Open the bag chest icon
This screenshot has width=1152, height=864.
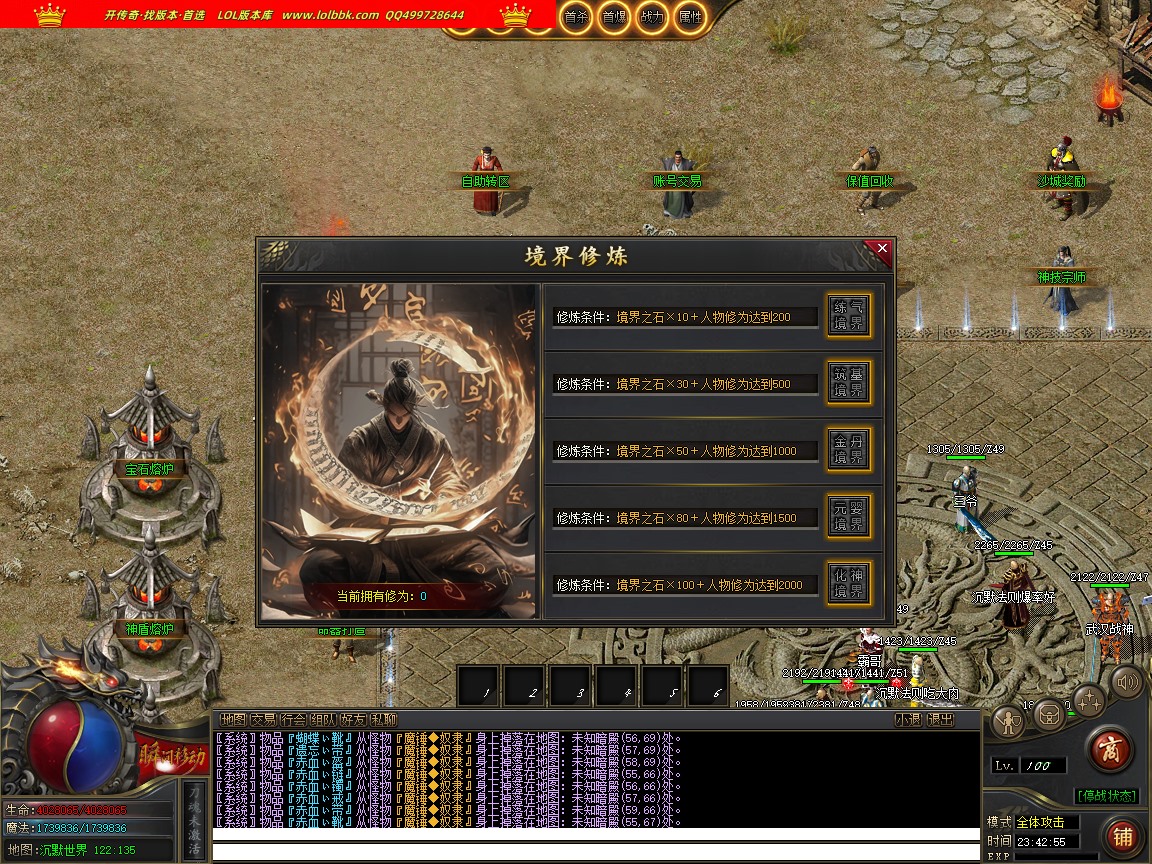1048,716
